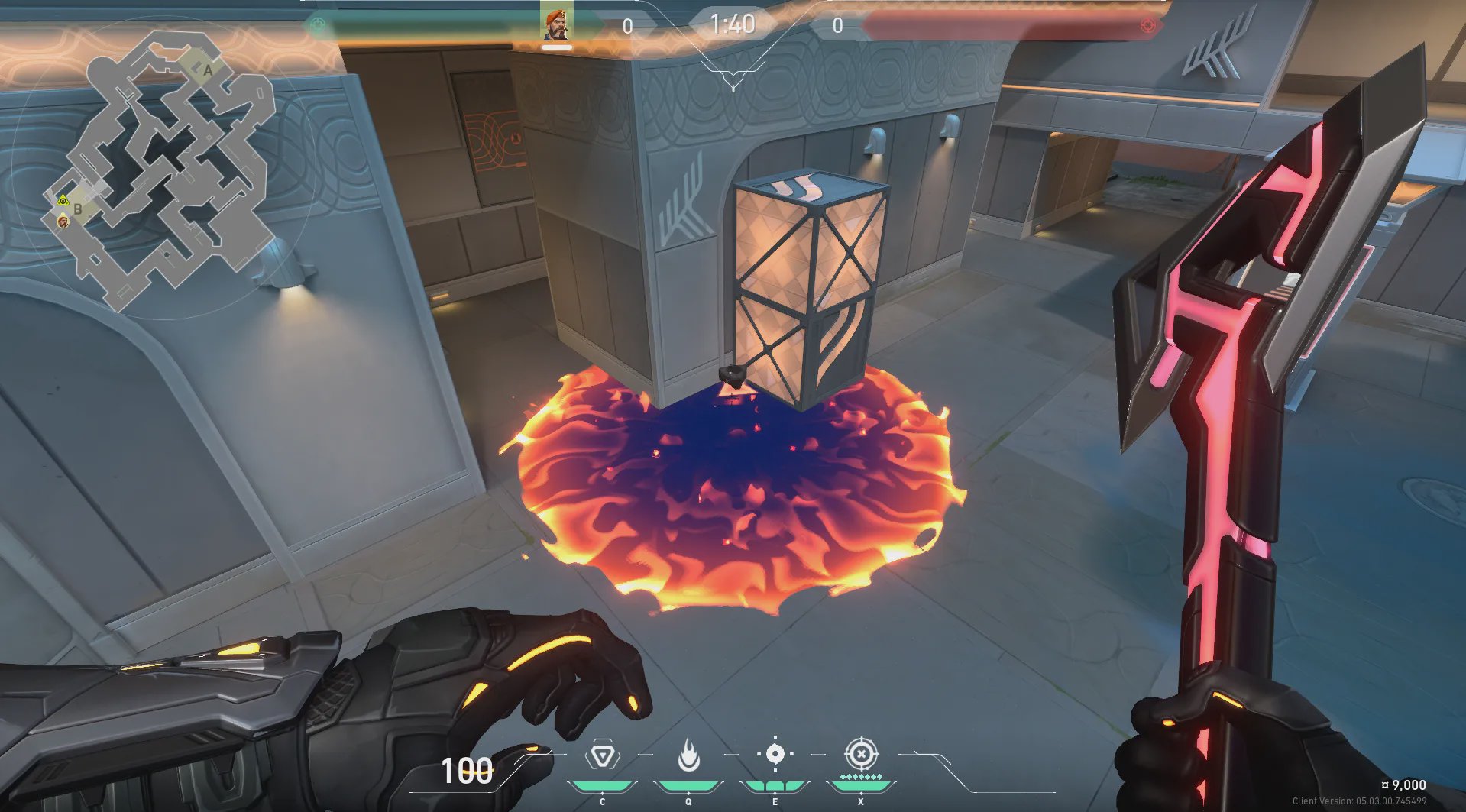Viewport: 1466px width, 812px height.
Task: Choose the Sky Smoke ability icon
Action: 775,755
